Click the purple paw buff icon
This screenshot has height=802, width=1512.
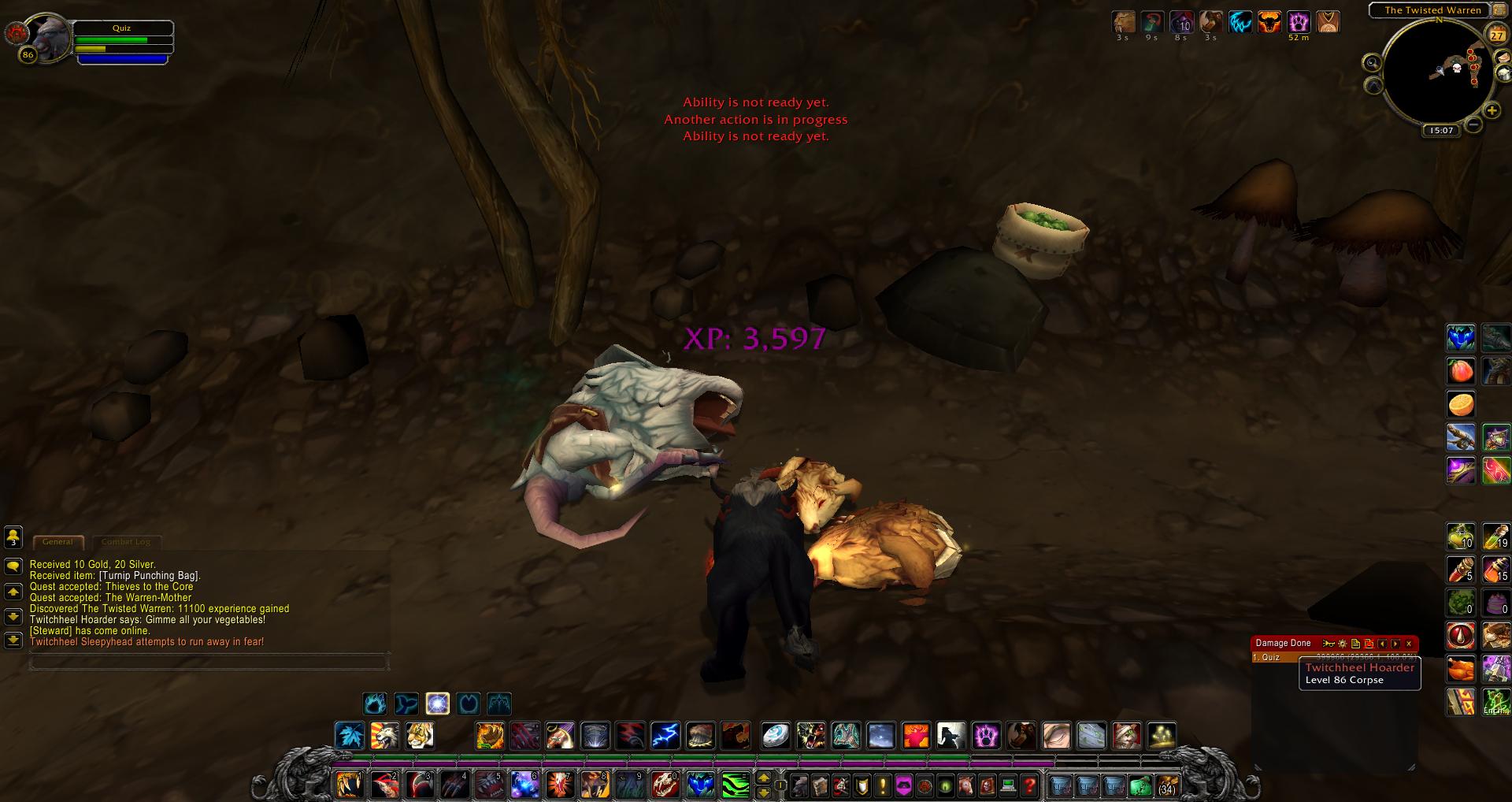click(1299, 22)
